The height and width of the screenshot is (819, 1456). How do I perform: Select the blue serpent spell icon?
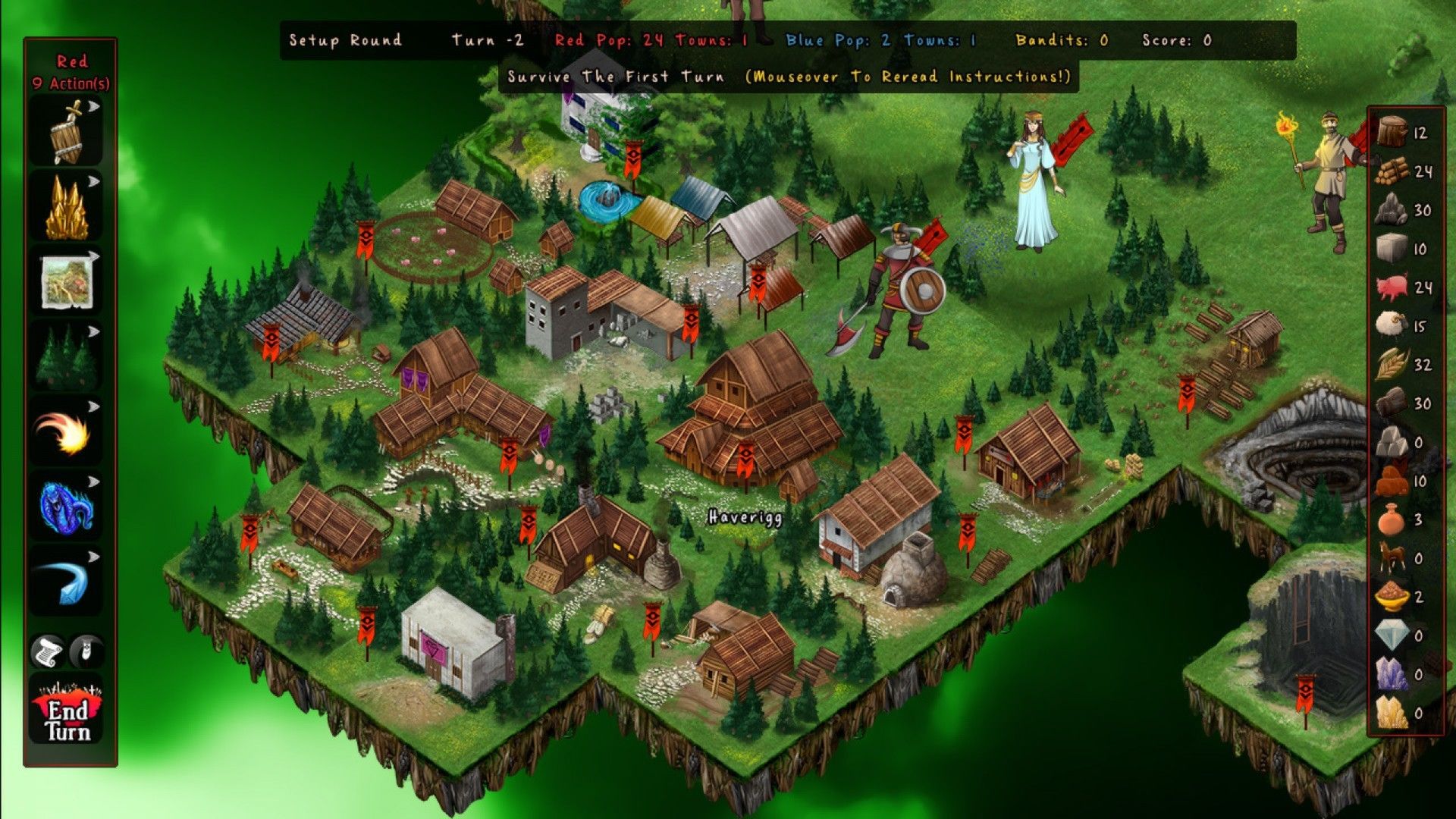67,507
